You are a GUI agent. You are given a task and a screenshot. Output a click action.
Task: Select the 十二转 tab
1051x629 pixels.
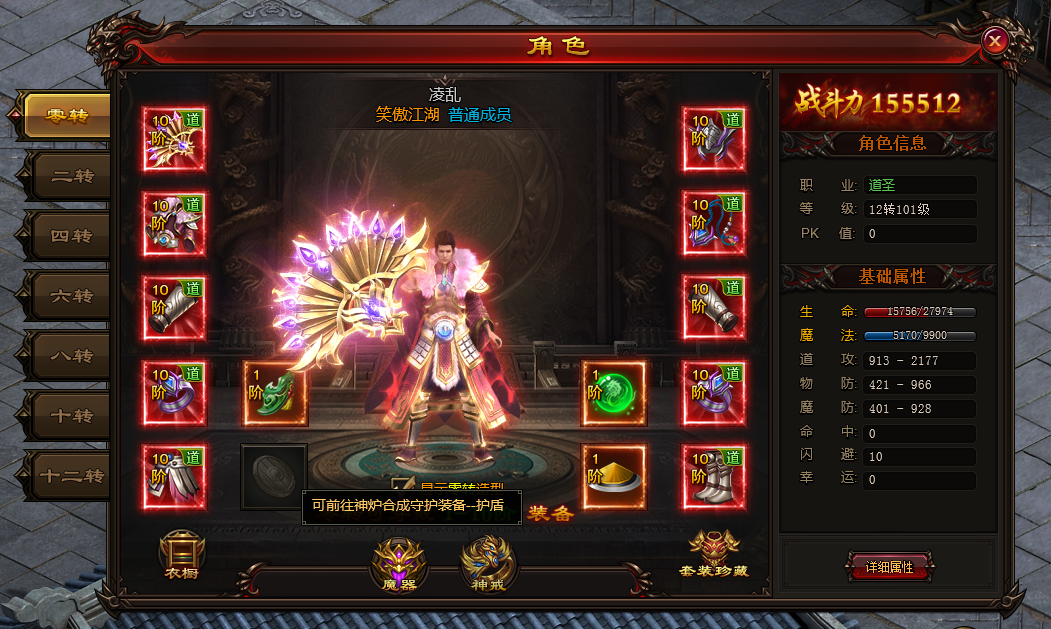[70, 476]
